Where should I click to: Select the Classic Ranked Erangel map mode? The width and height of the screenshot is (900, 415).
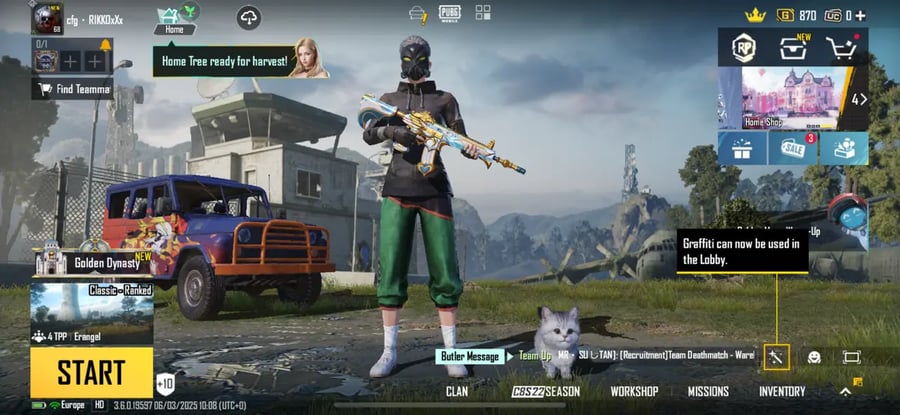(91, 313)
